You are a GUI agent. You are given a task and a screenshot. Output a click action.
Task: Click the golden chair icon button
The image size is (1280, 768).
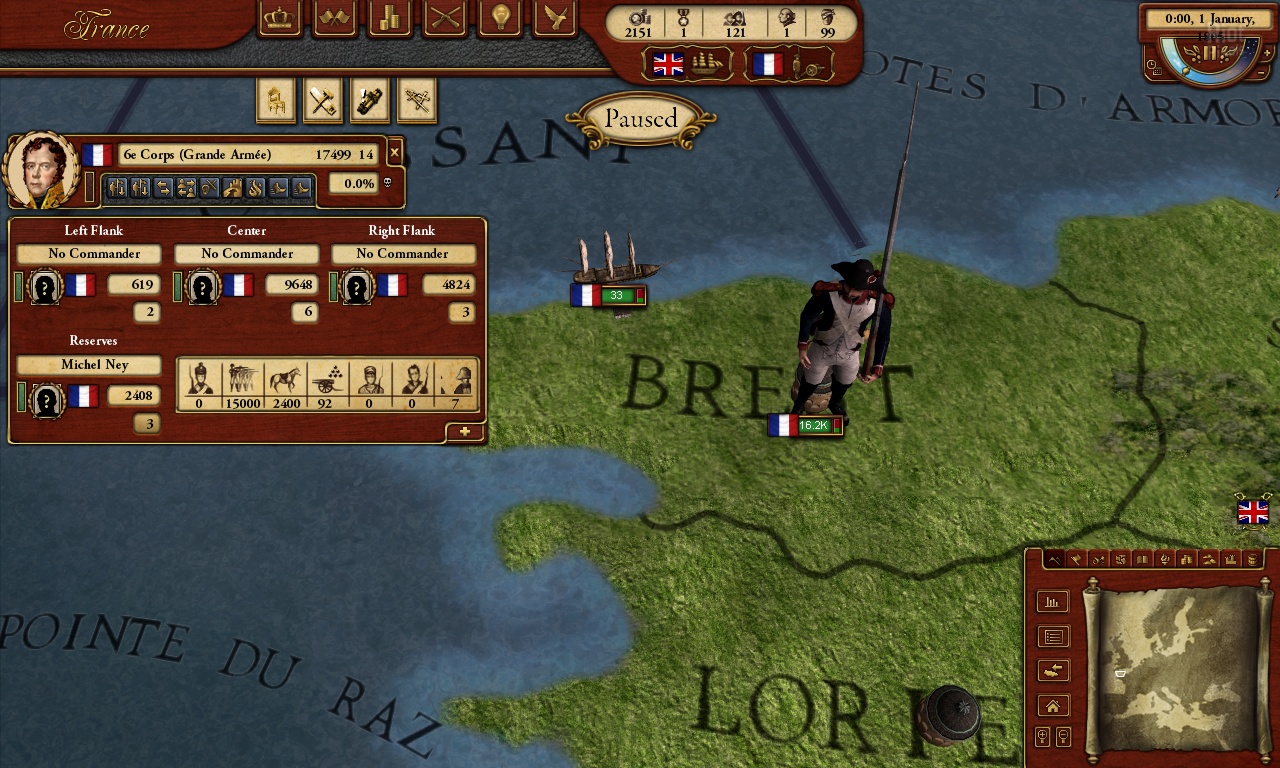(x=275, y=100)
